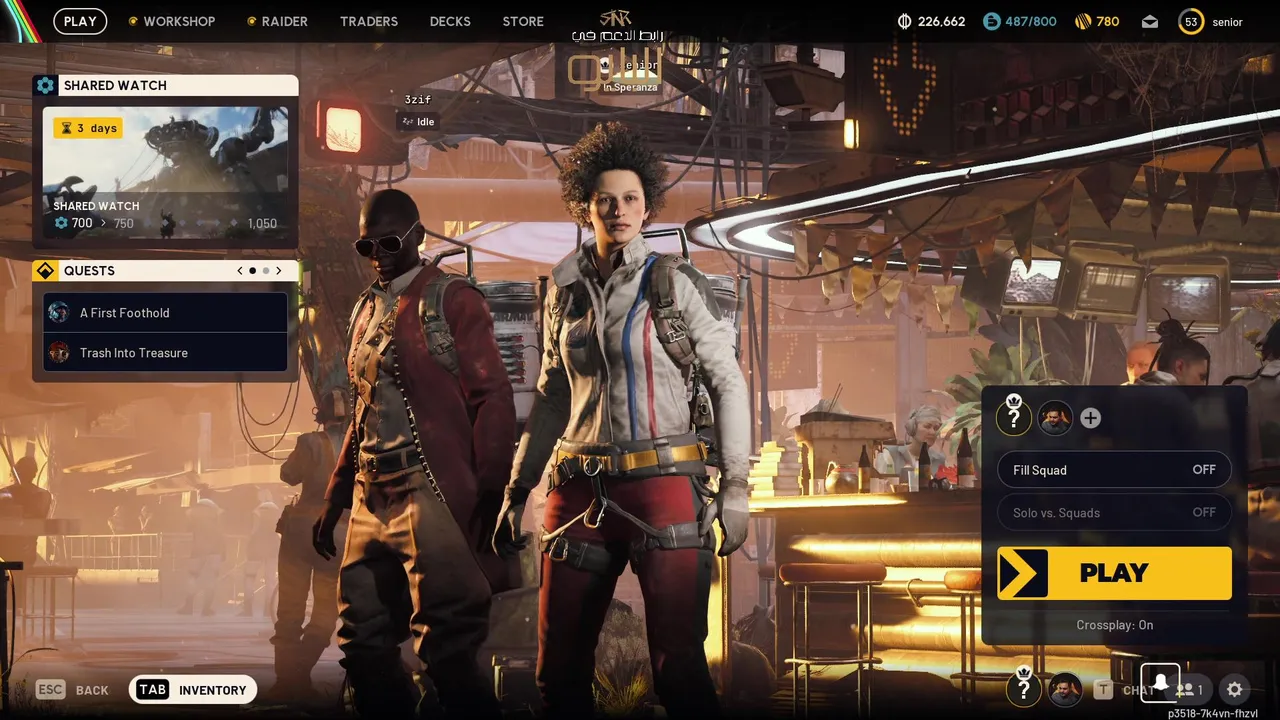The image size is (1280, 720).
Task: Open the level 53 player profile badge
Action: point(1191,22)
